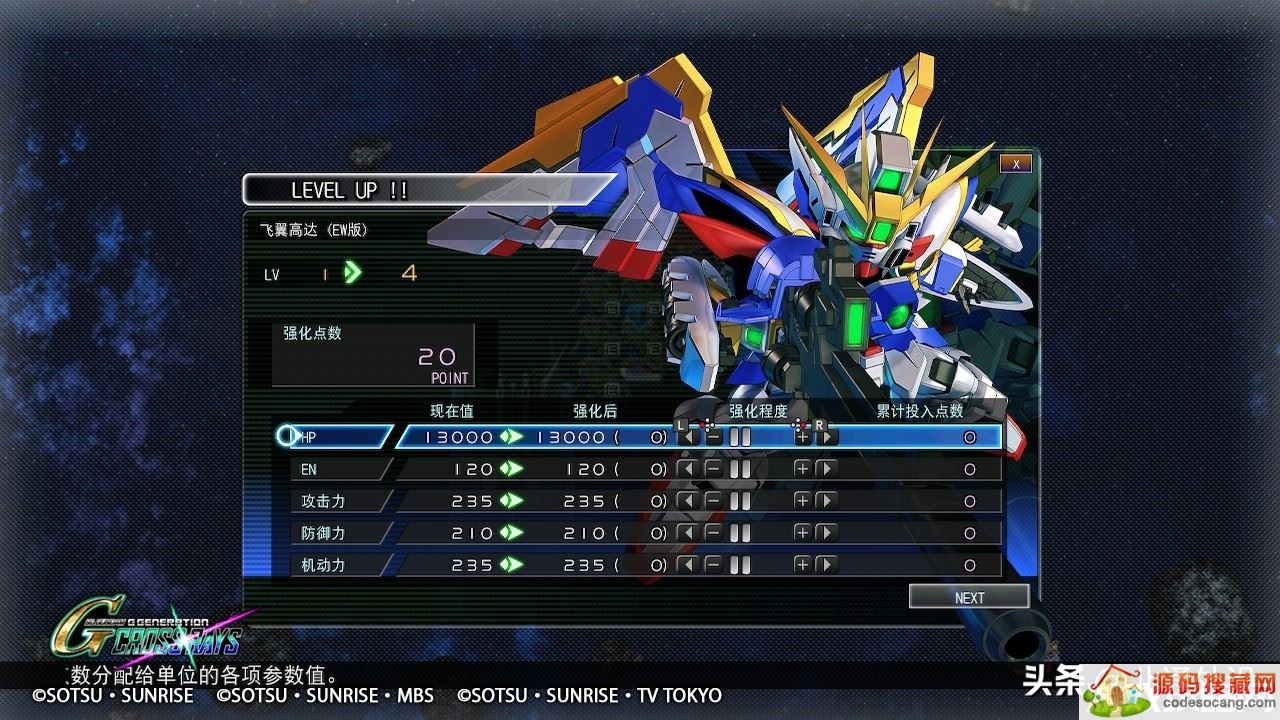Click the right arrow on HP row
The image size is (1280, 720).
[827, 437]
